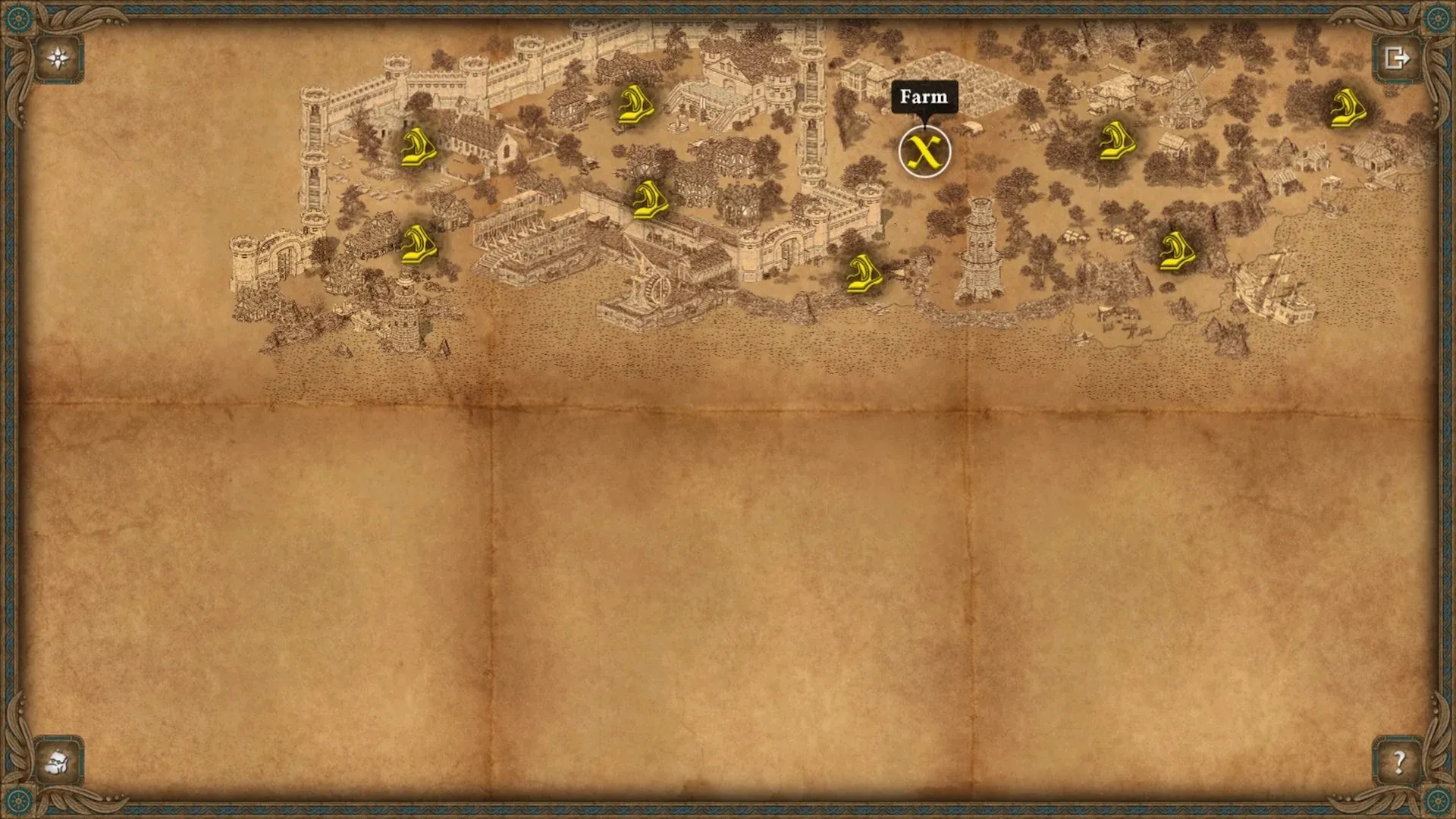This screenshot has height=819, width=1456.
Task: Select the boot marker above the lighthouse
Action: pos(417,244)
